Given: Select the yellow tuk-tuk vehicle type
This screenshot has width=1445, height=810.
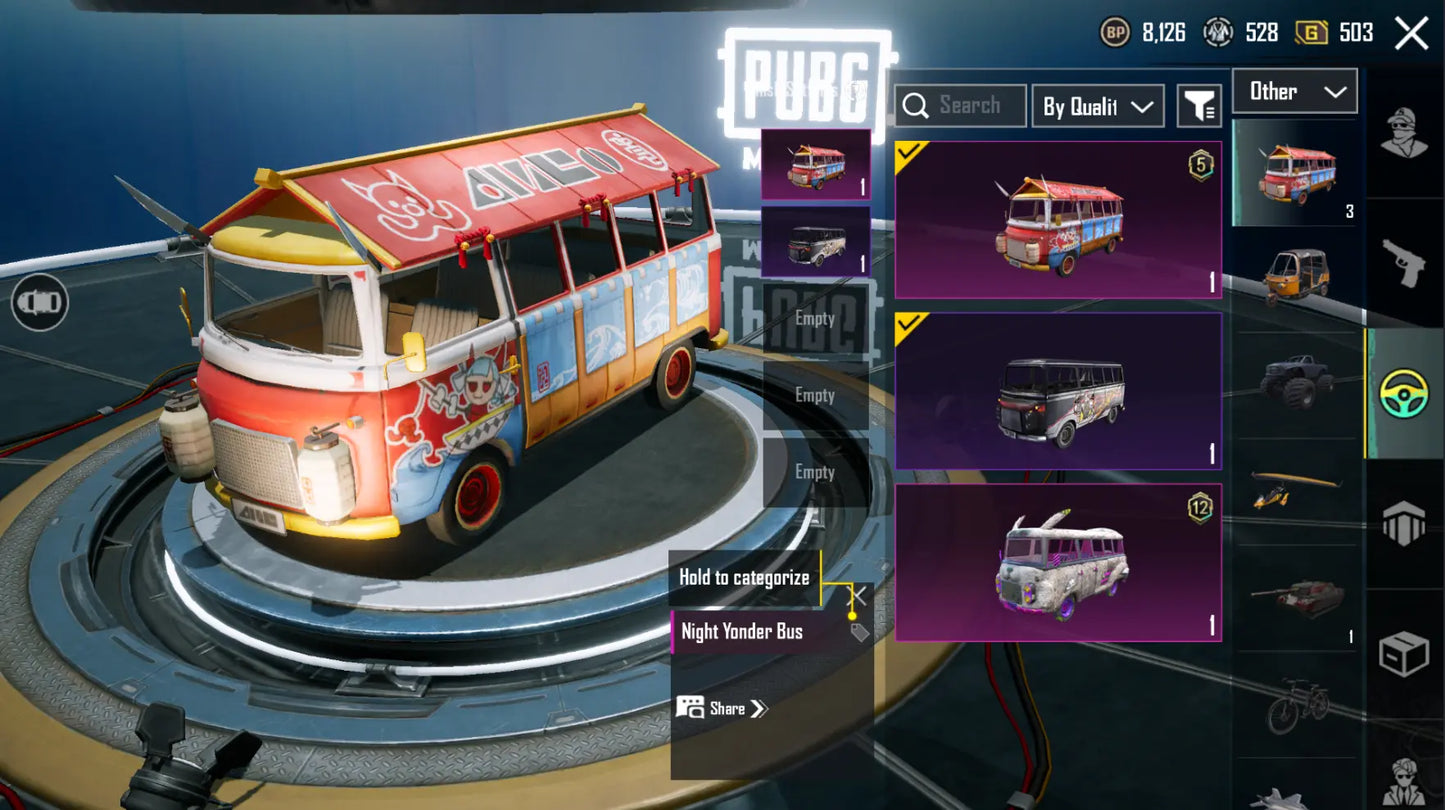Looking at the screenshot, I should (x=1295, y=275).
